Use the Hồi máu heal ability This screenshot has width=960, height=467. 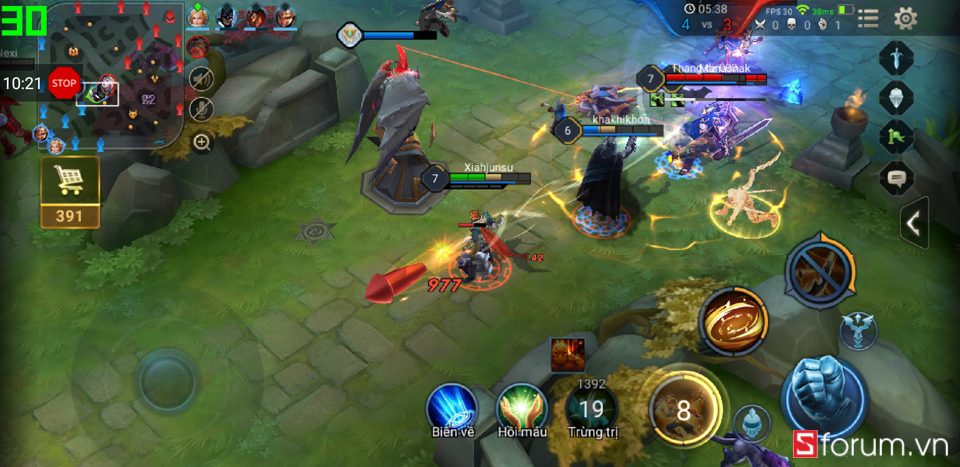tap(520, 407)
